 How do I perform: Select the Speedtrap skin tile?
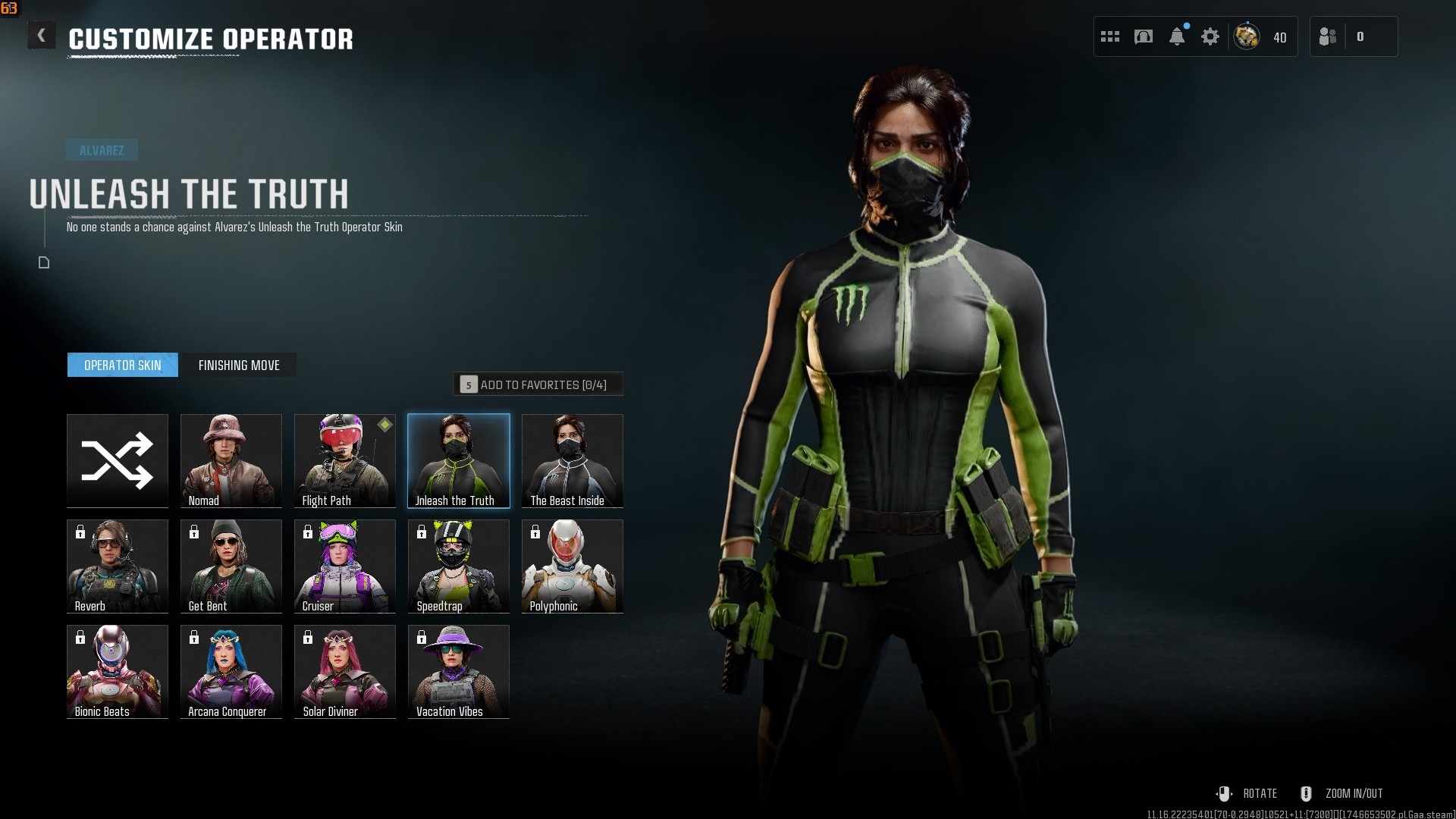pos(459,566)
